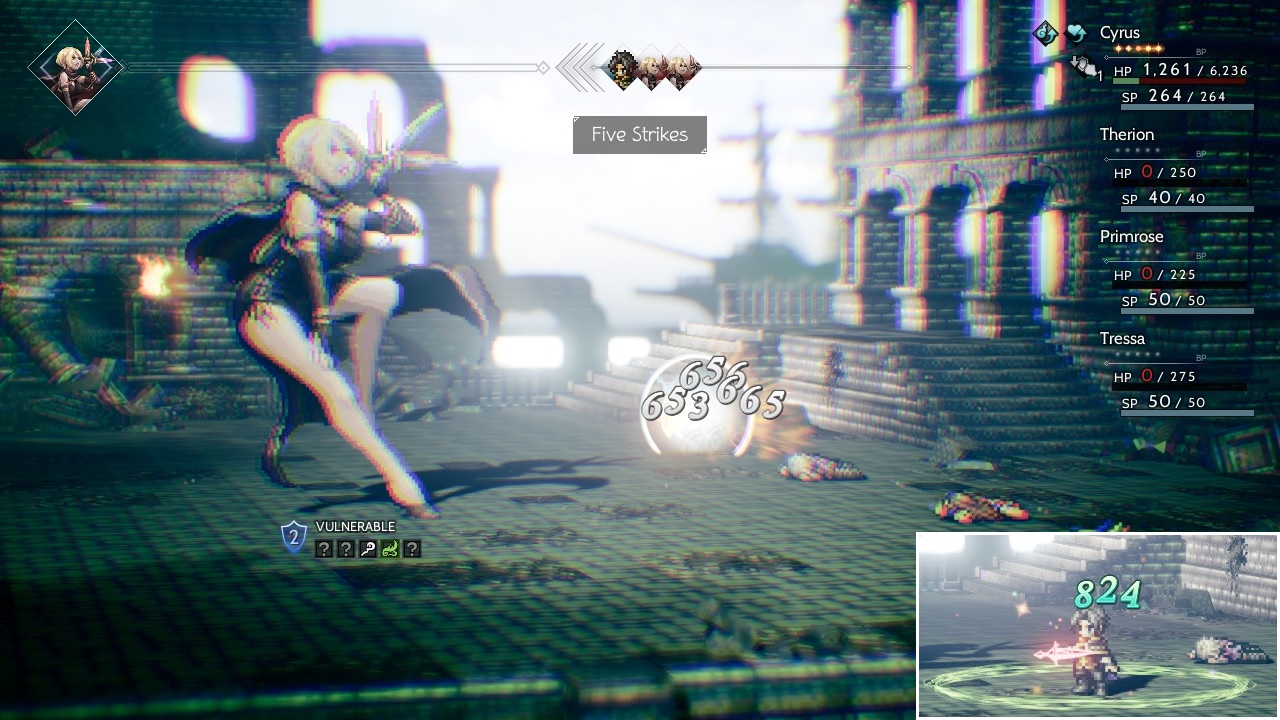Inspect Cyrus's defense down debuff icon
The image size is (1280, 720).
point(1083,66)
